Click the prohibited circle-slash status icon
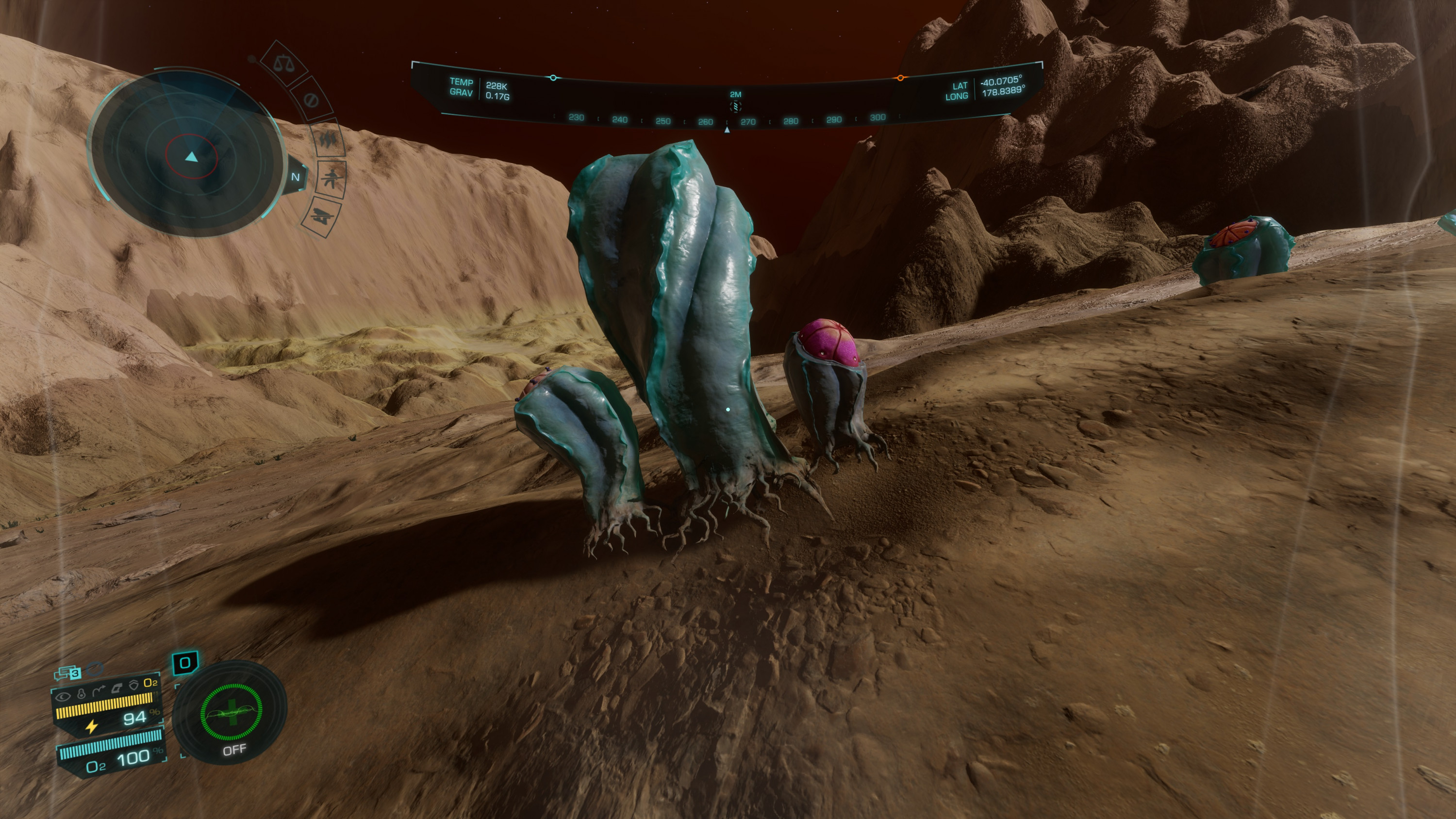This screenshot has width=1456, height=819. pos(312,100)
